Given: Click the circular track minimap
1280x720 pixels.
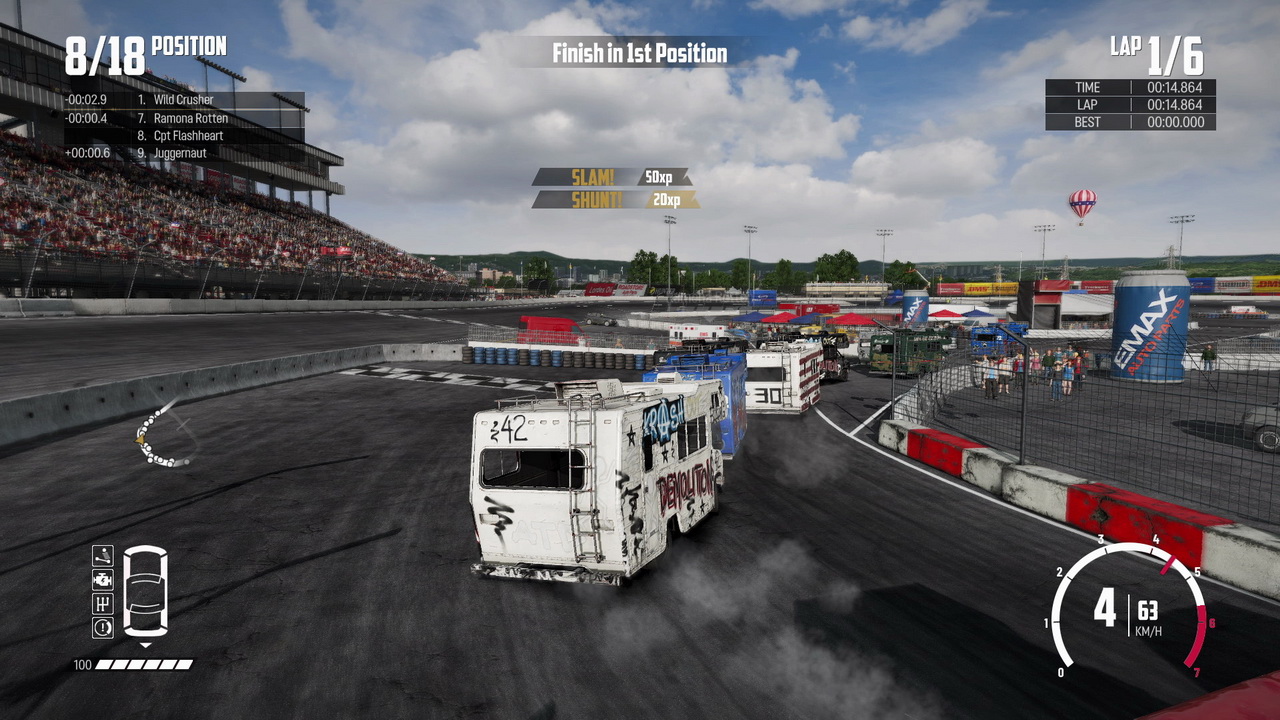Looking at the screenshot, I should [x=164, y=437].
